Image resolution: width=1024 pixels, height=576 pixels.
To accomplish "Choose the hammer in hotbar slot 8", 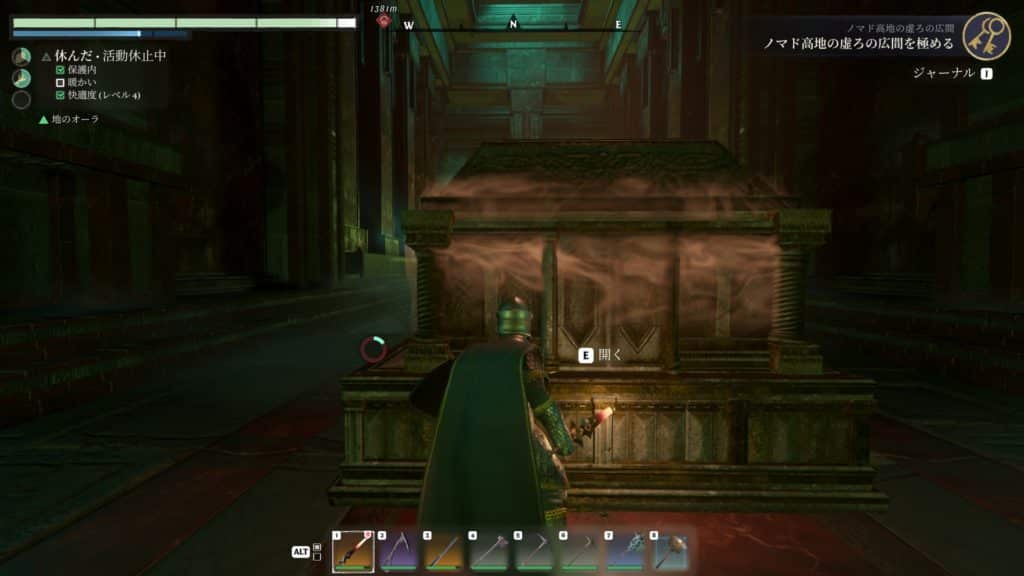I will (671, 551).
